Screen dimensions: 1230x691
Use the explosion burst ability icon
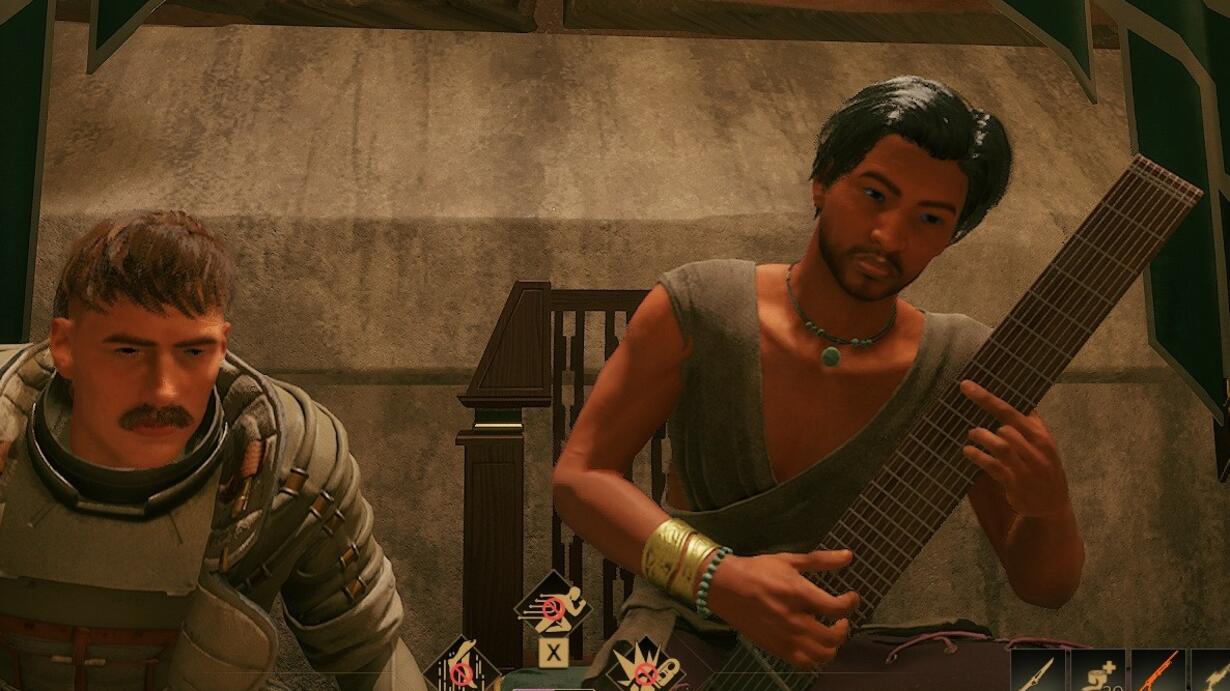pos(645,668)
